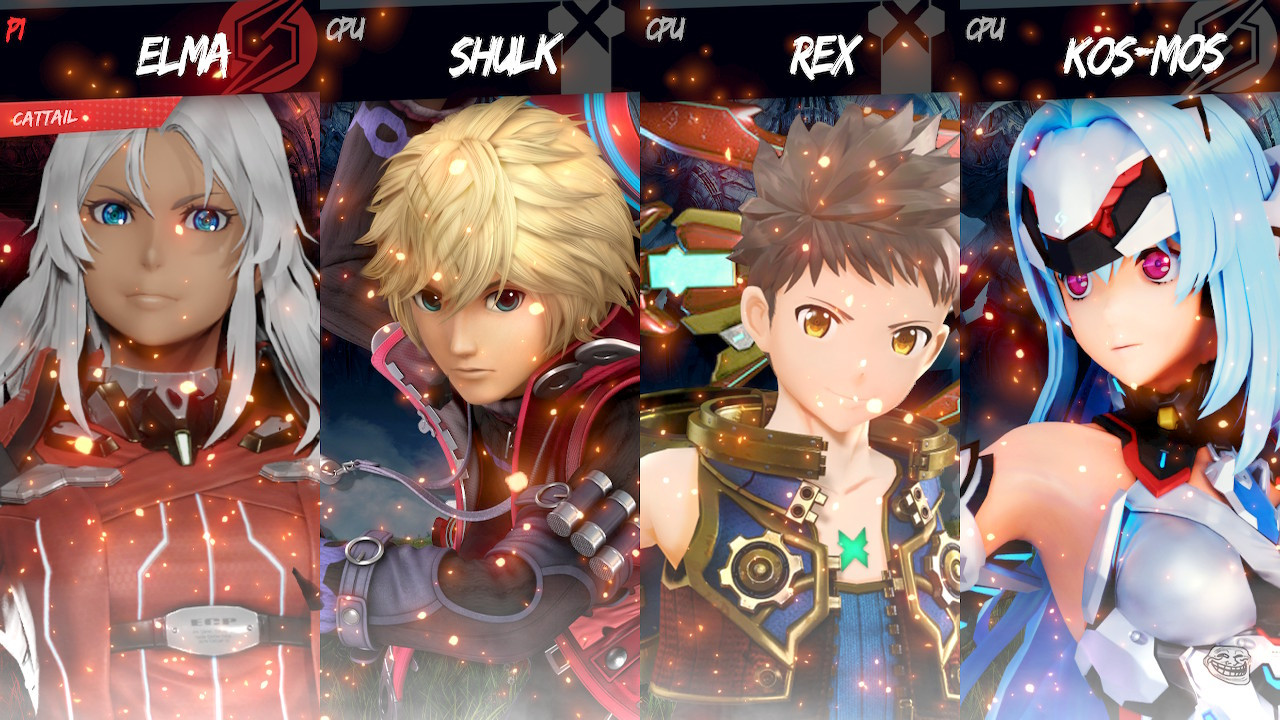The width and height of the screenshot is (1280, 720).
Task: Click Elma's character portrait
Action: coord(160,400)
